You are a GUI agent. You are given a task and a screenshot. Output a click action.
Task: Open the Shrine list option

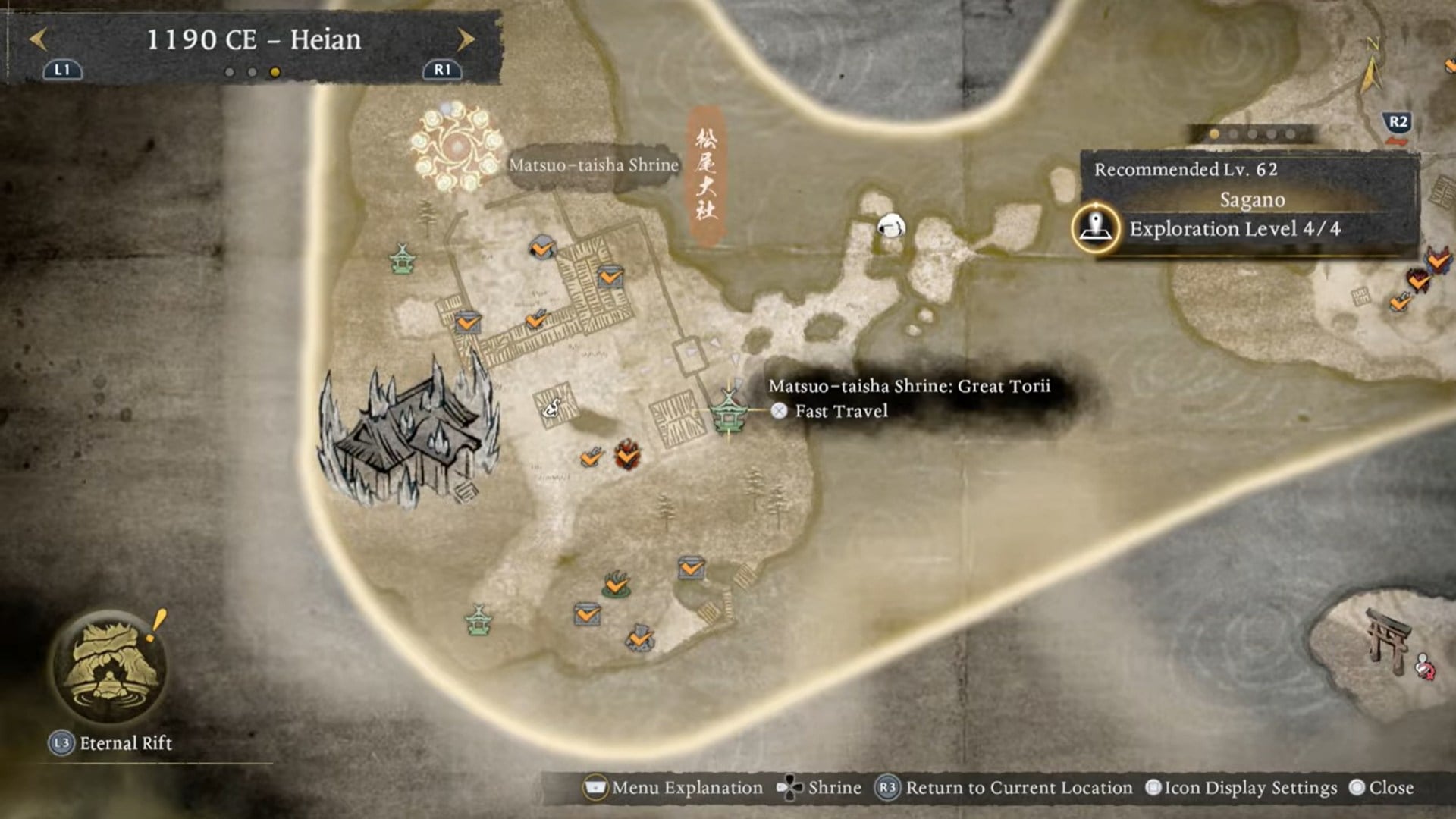pyautogui.click(x=820, y=788)
